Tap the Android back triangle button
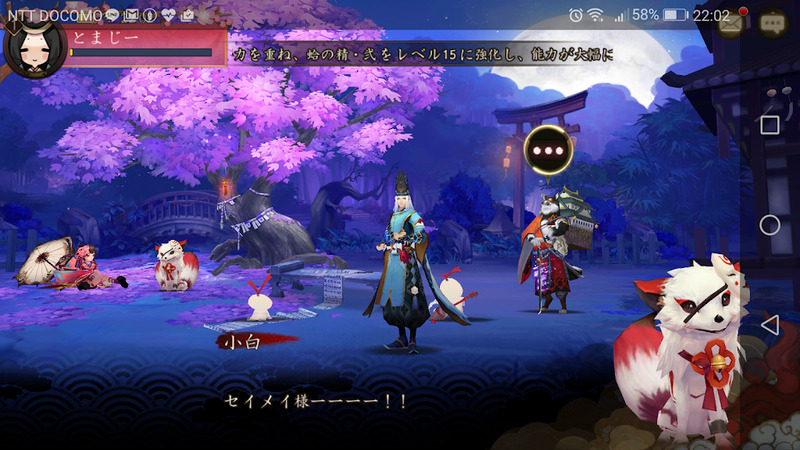 click(x=769, y=325)
